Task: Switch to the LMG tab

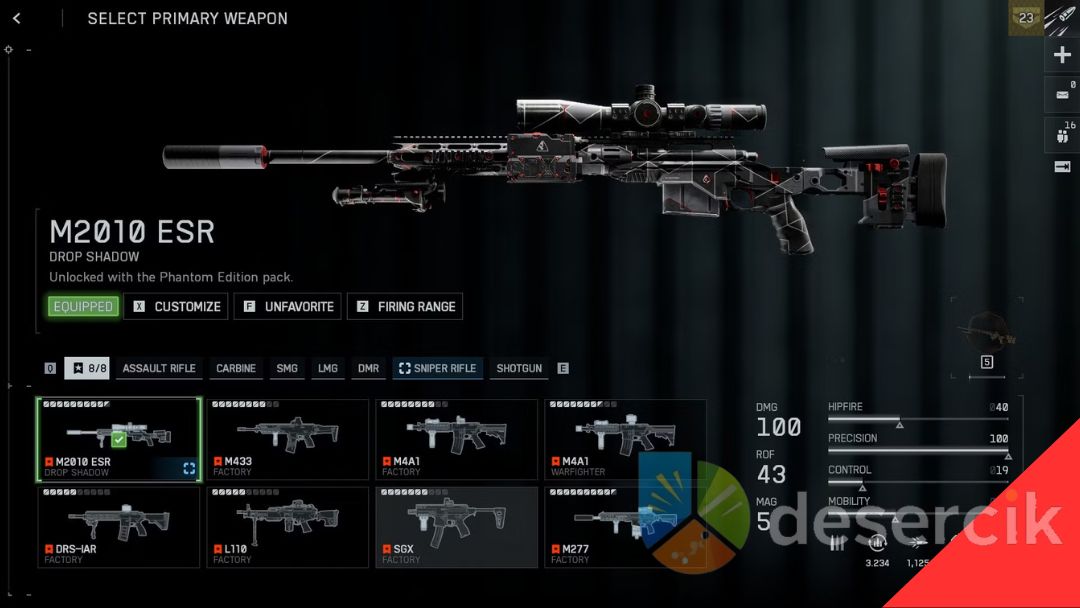Action: [328, 369]
